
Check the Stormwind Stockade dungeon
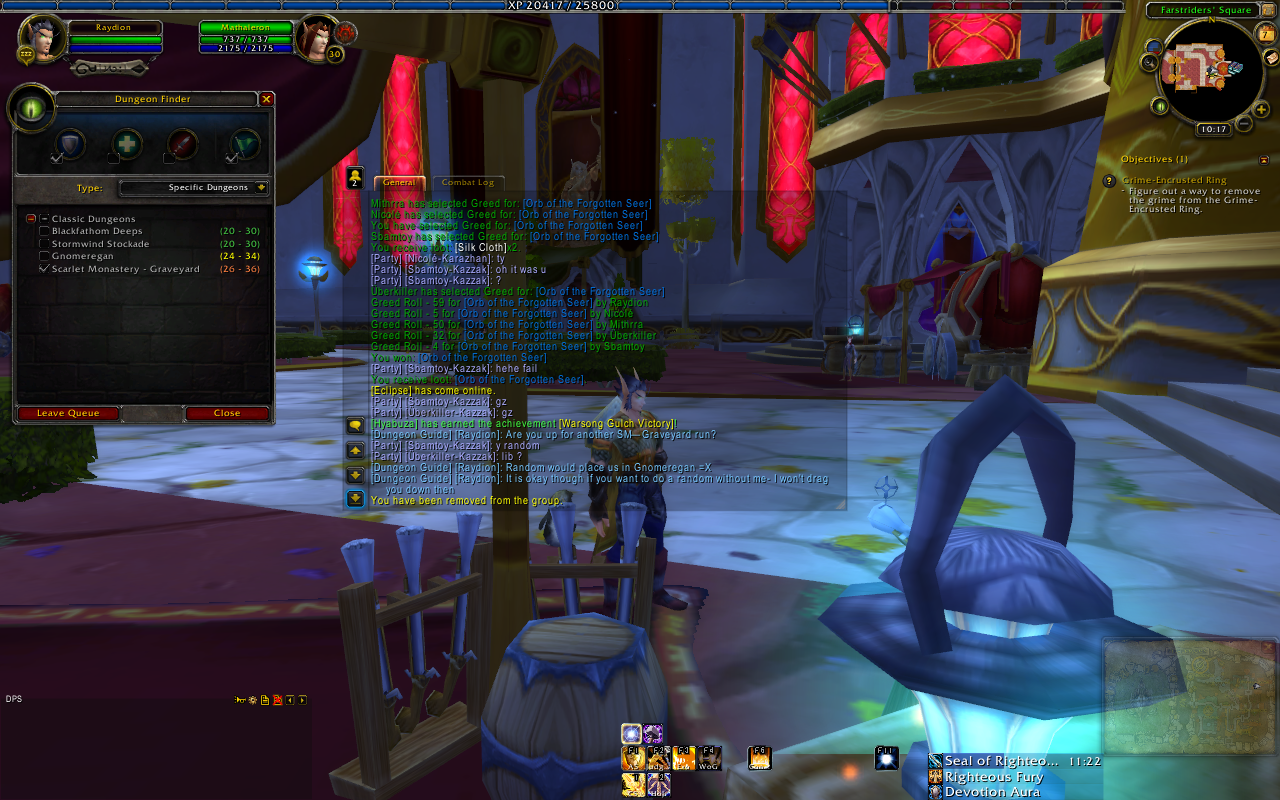pyautogui.click(x=44, y=244)
